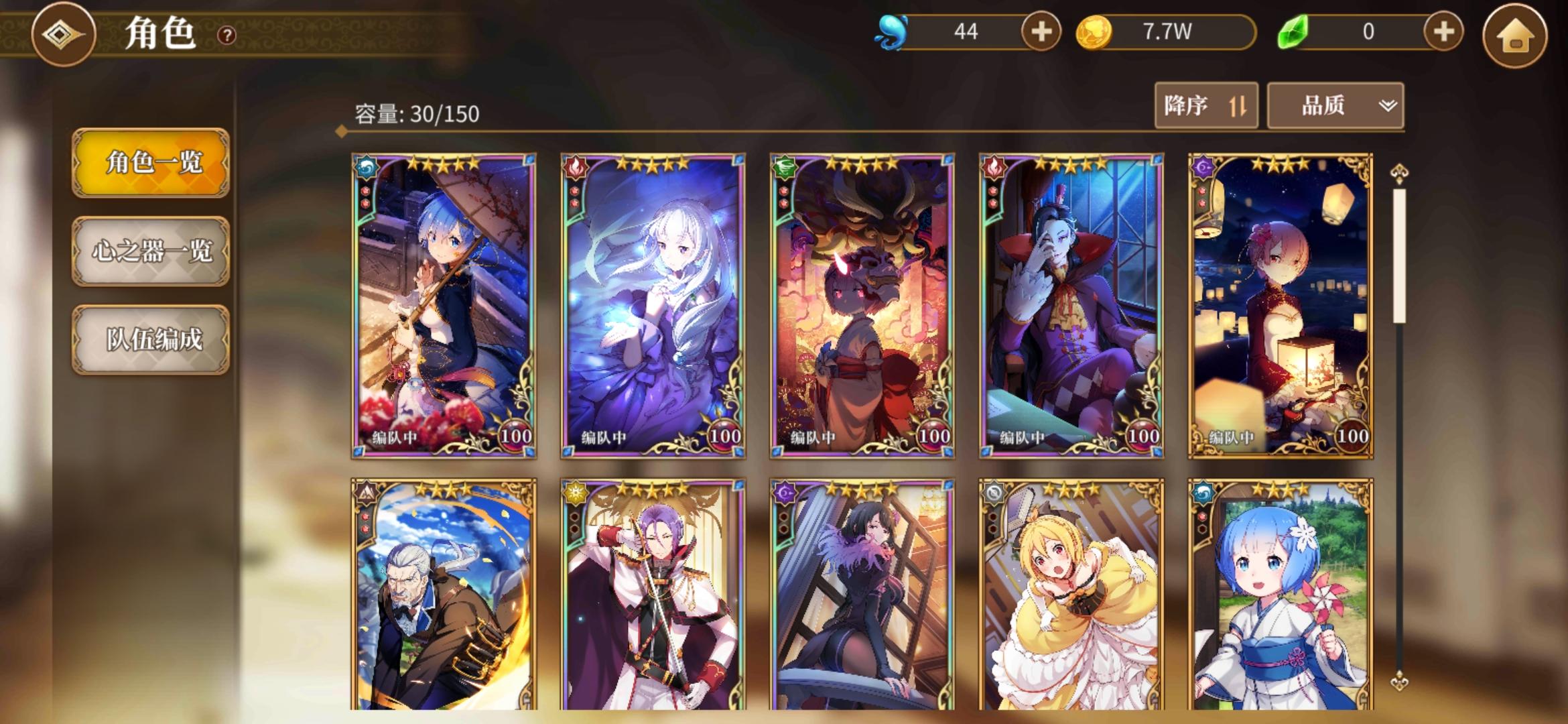
Task: Click the blue crystal currency icon
Action: [x=893, y=29]
